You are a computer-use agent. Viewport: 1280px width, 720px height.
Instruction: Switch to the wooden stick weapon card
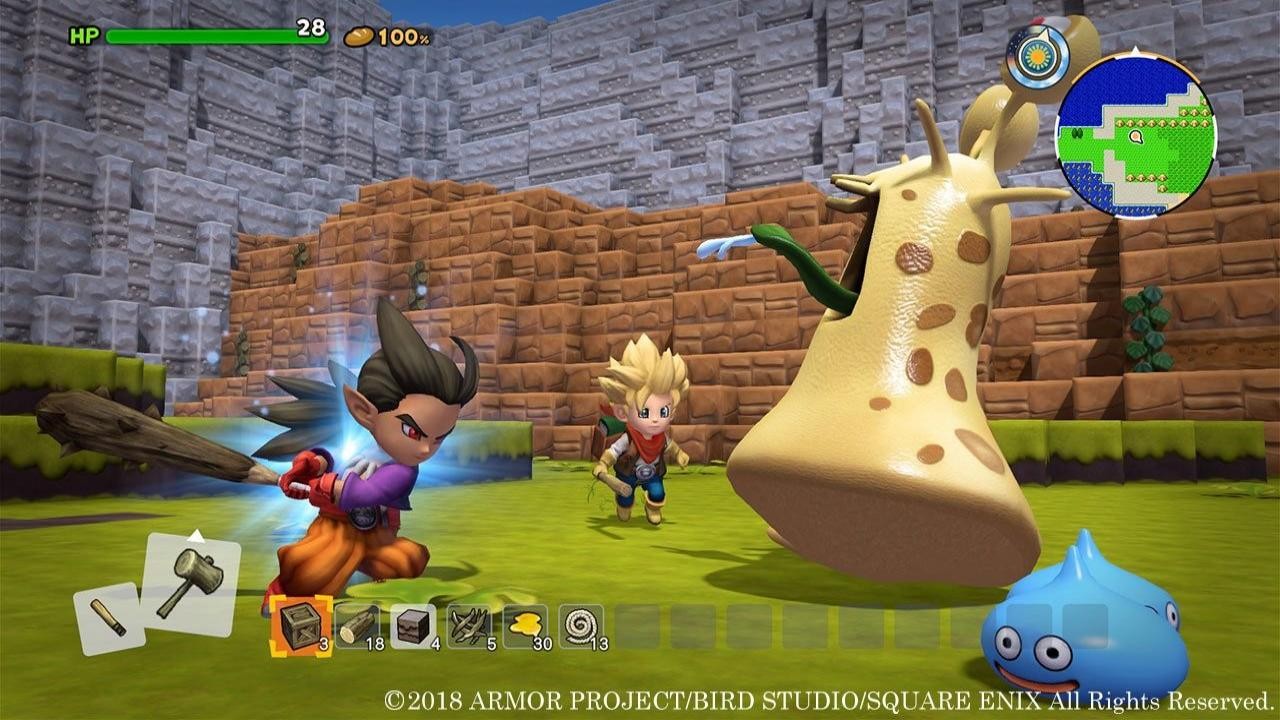pos(109,617)
